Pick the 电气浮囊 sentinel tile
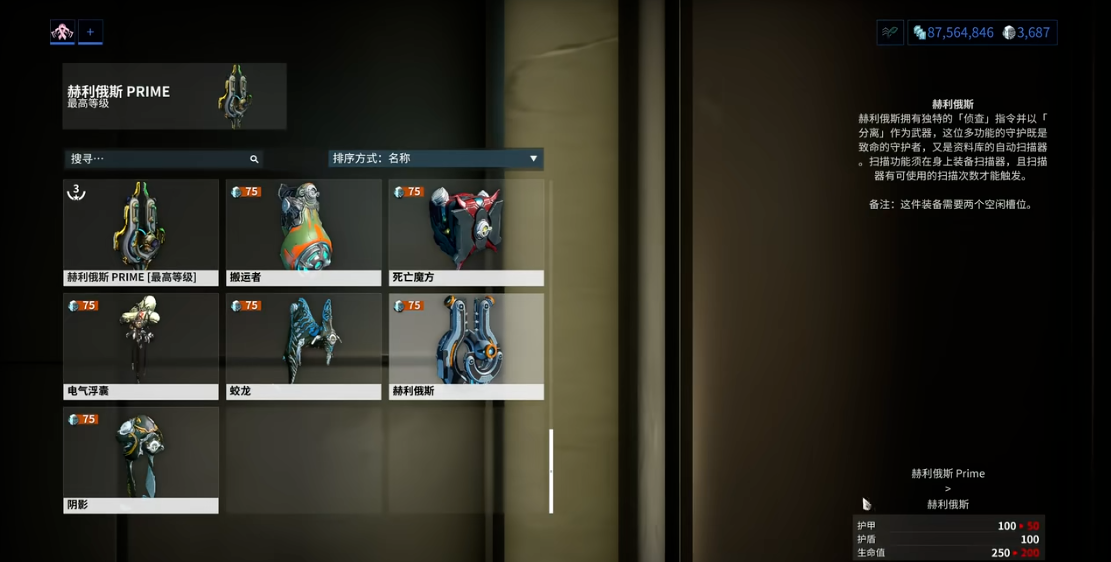The height and width of the screenshot is (562, 1111). [x=141, y=346]
